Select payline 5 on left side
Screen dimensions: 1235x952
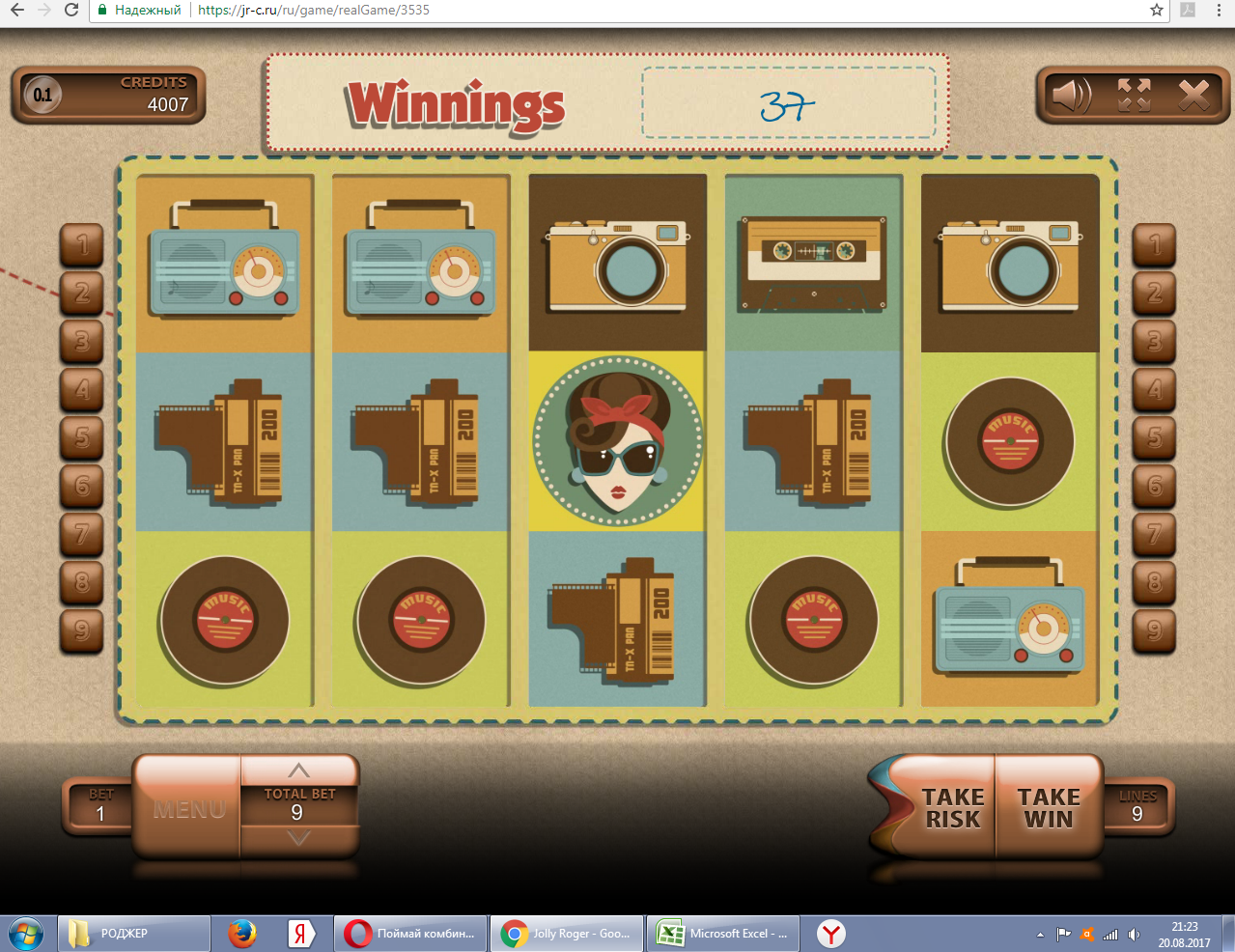pyautogui.click(x=82, y=437)
